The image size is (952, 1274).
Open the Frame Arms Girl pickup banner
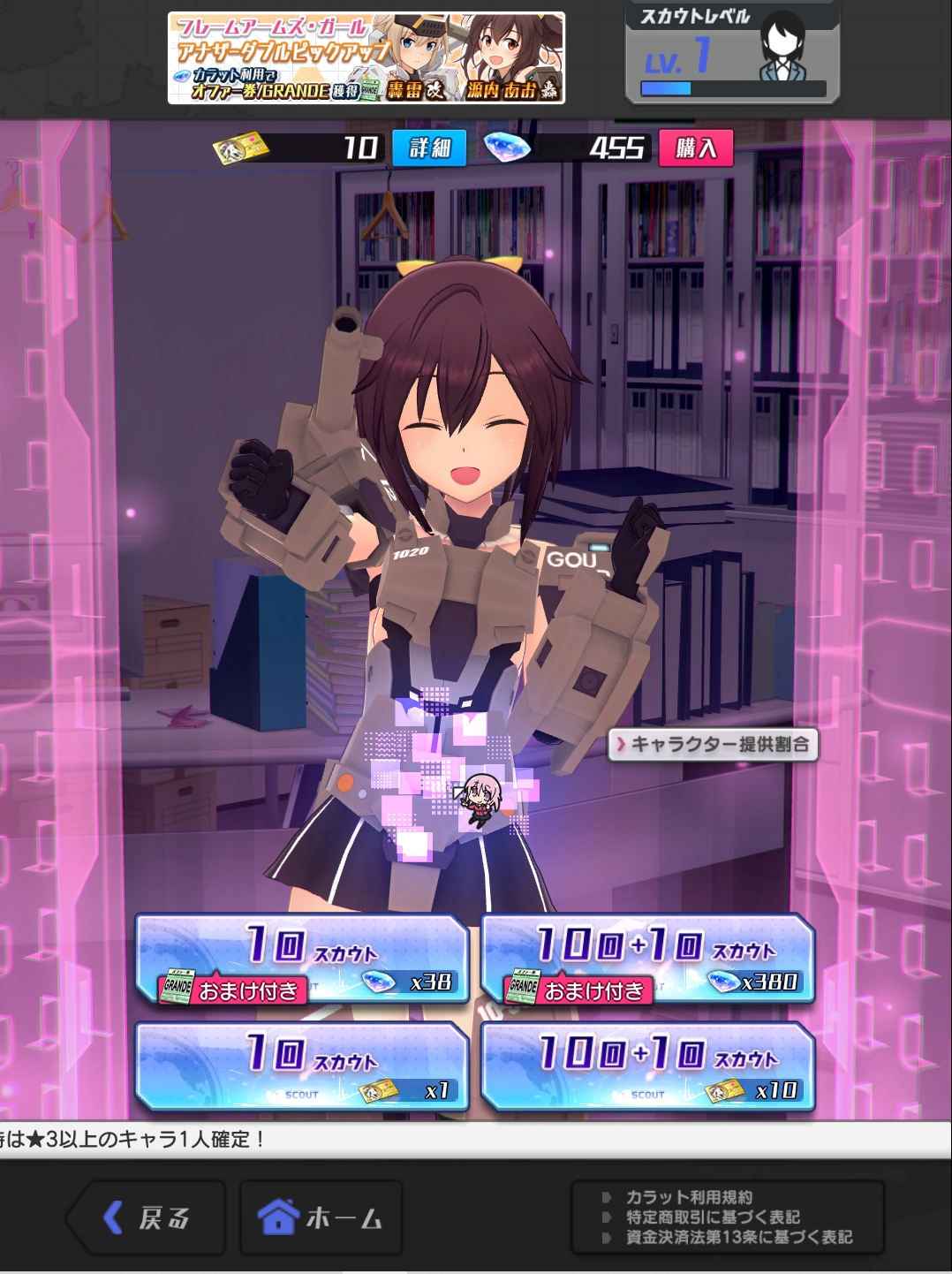coord(366,58)
